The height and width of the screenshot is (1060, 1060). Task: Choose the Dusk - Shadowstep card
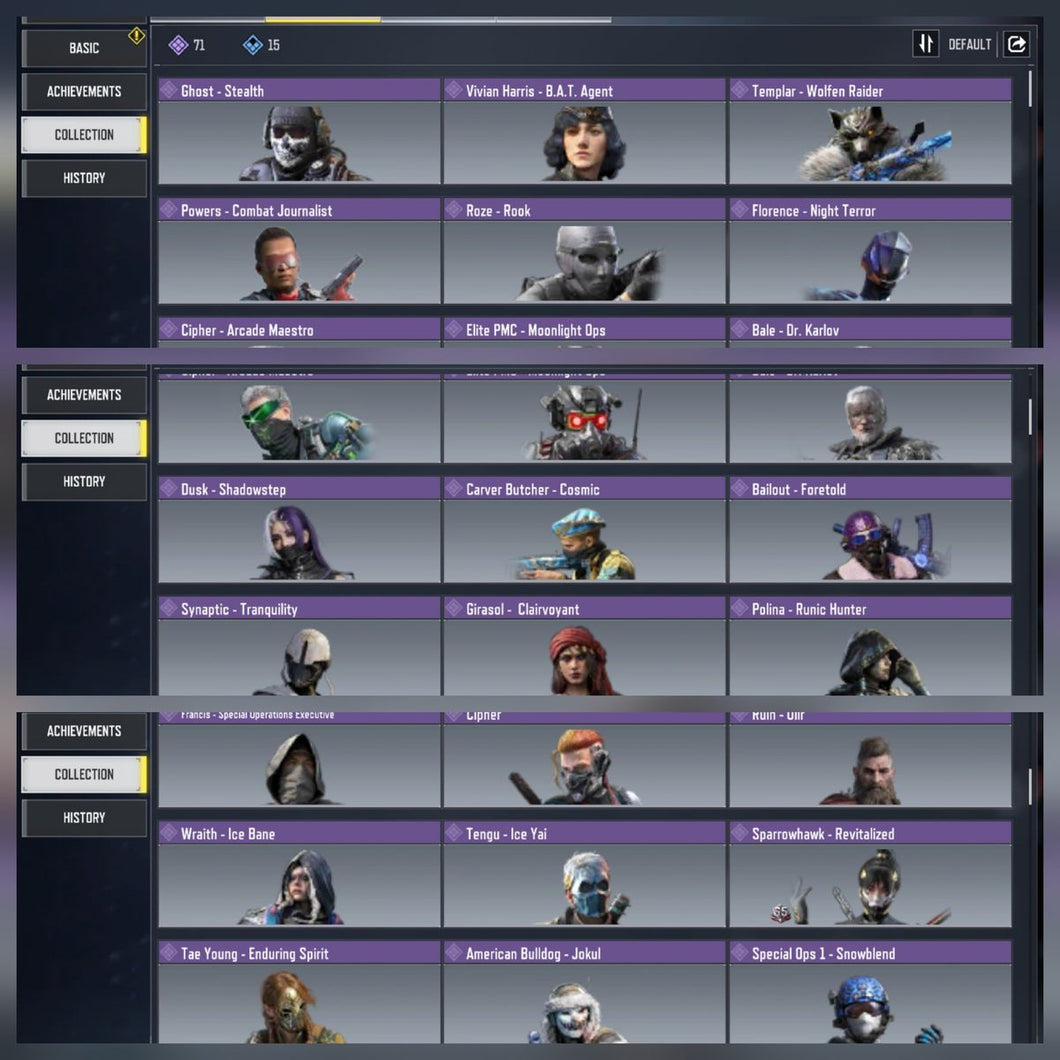coord(299,531)
